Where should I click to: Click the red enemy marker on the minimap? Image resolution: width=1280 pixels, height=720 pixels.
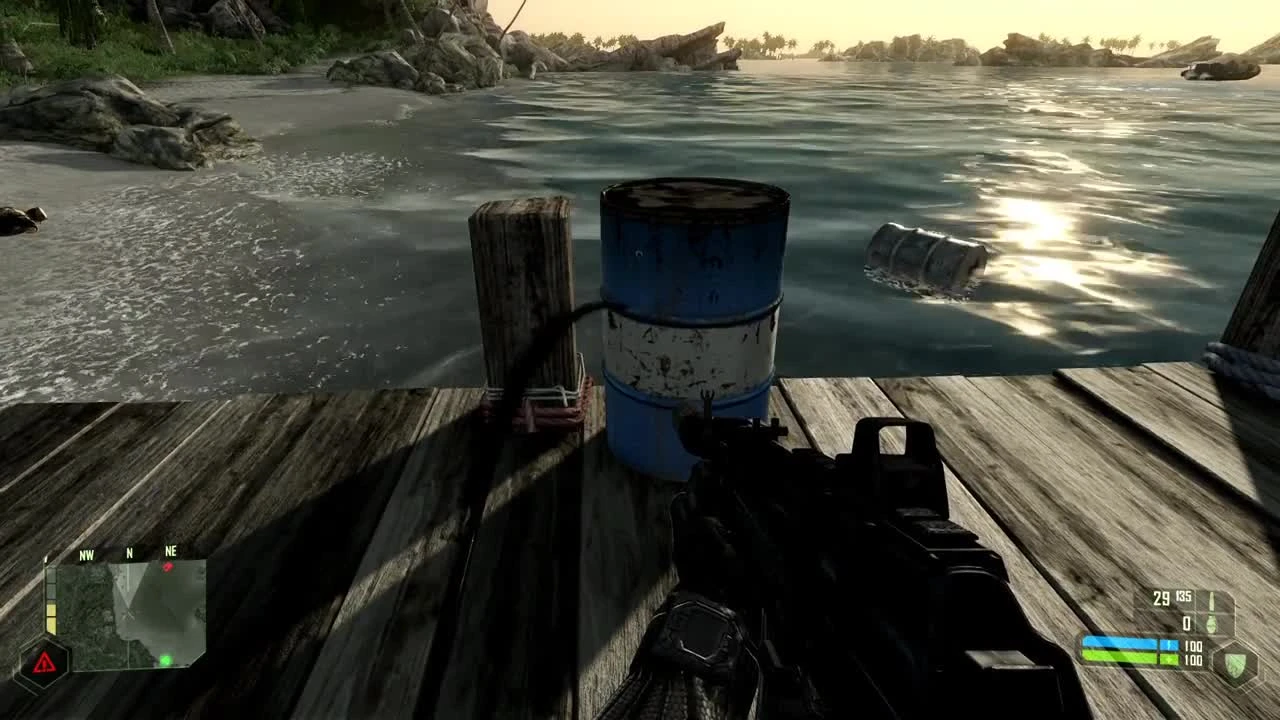click(x=168, y=566)
